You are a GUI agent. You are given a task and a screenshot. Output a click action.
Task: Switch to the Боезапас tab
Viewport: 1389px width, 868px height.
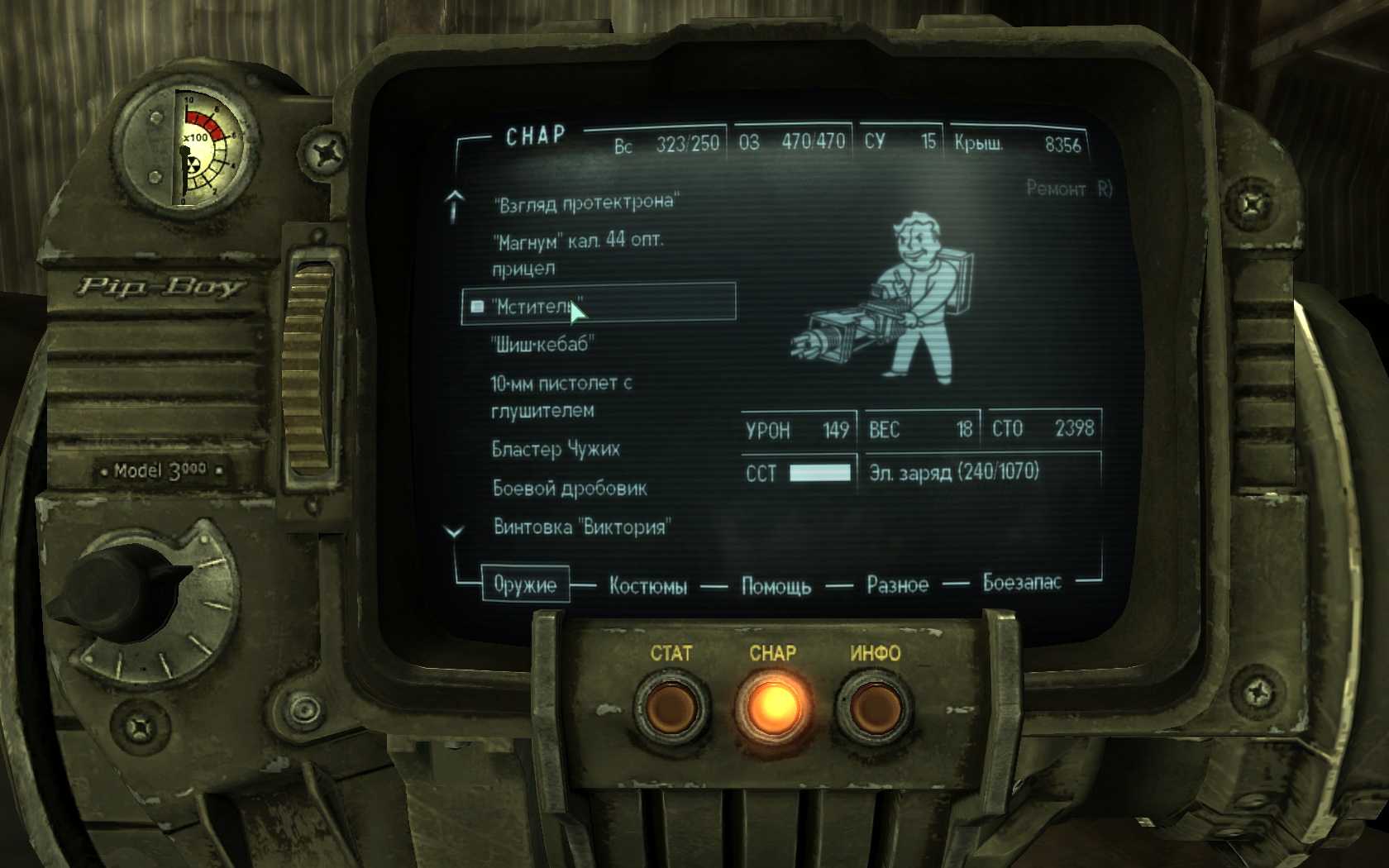[1021, 582]
